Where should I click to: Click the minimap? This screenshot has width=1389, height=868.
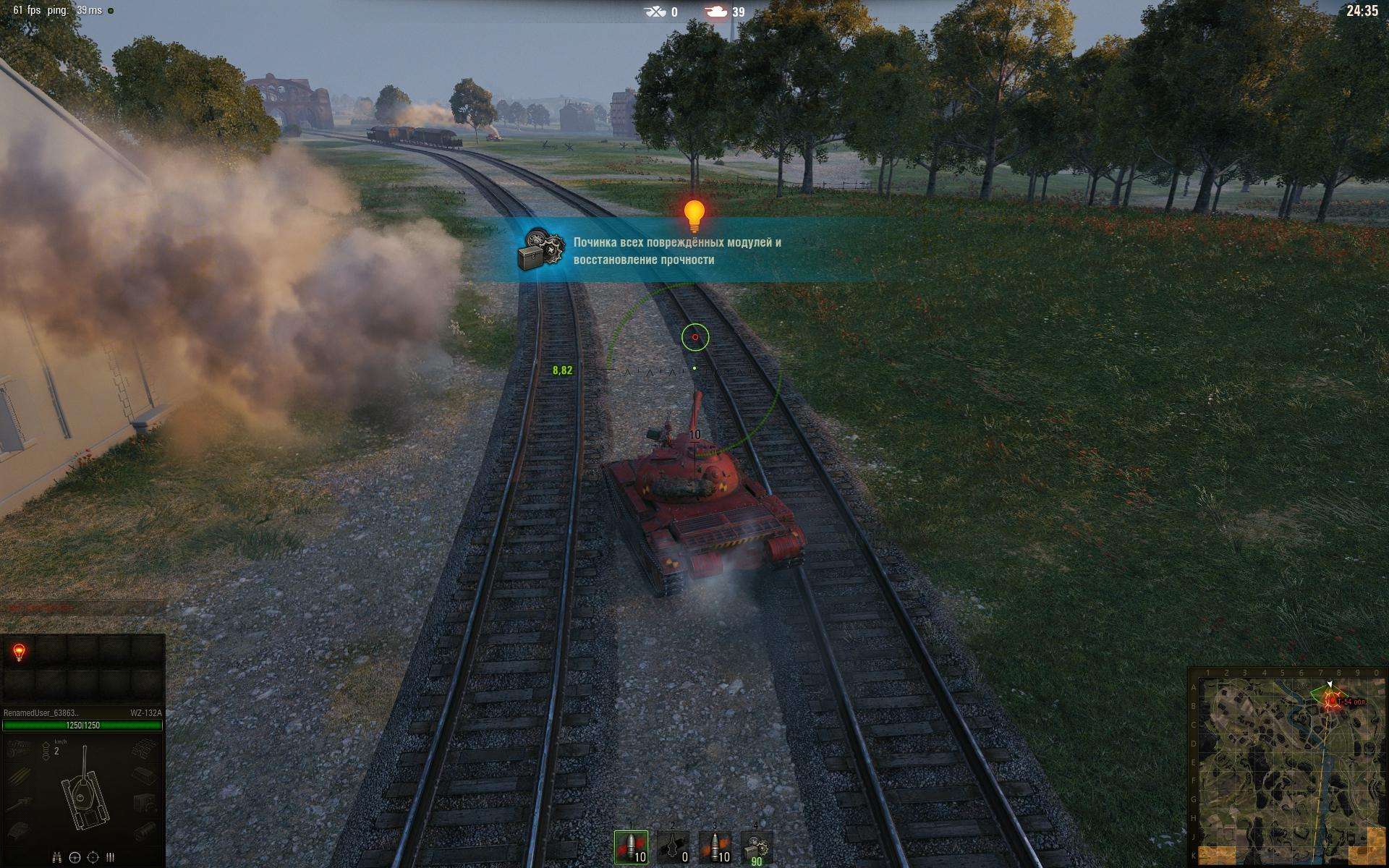[1287, 767]
